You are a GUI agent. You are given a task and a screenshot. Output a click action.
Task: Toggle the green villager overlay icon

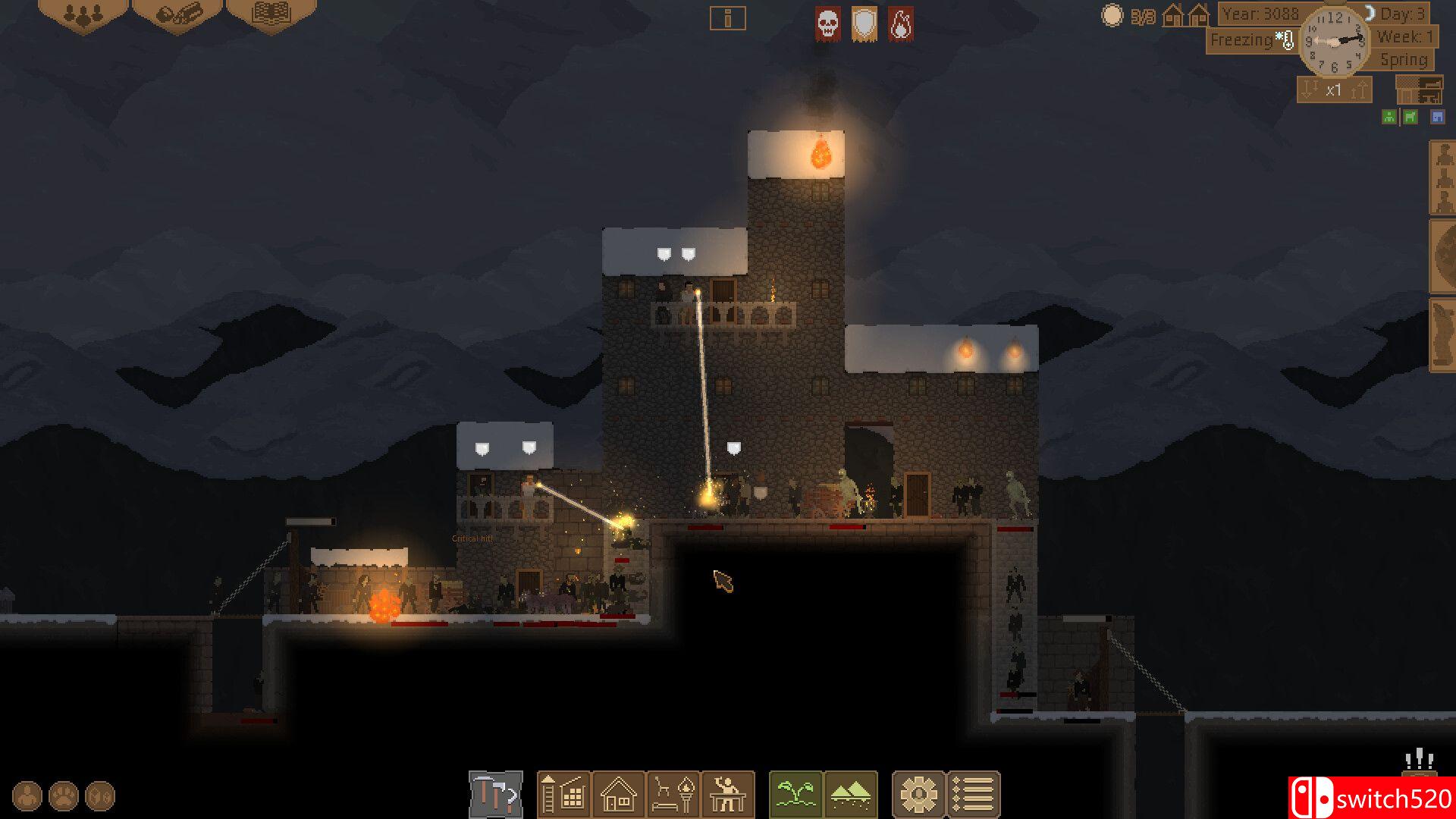pyautogui.click(x=1389, y=117)
